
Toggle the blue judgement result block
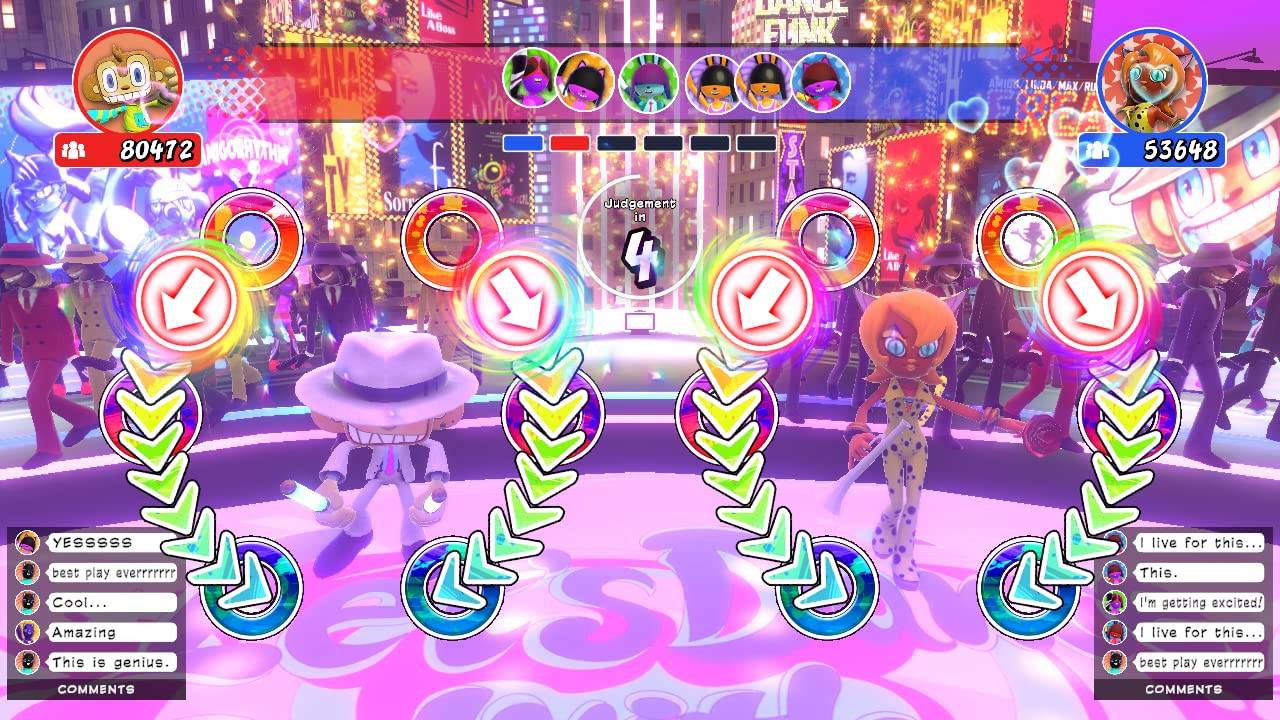click(x=523, y=143)
